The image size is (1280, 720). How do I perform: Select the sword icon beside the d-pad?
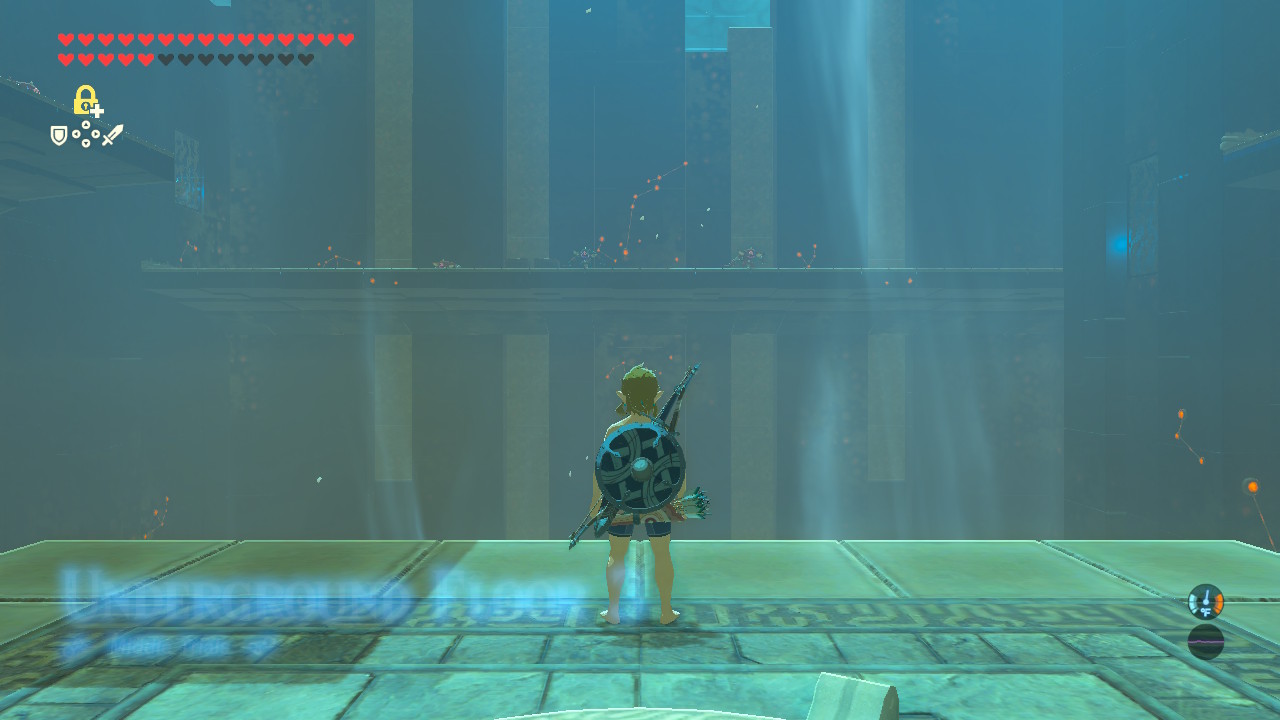(114, 134)
